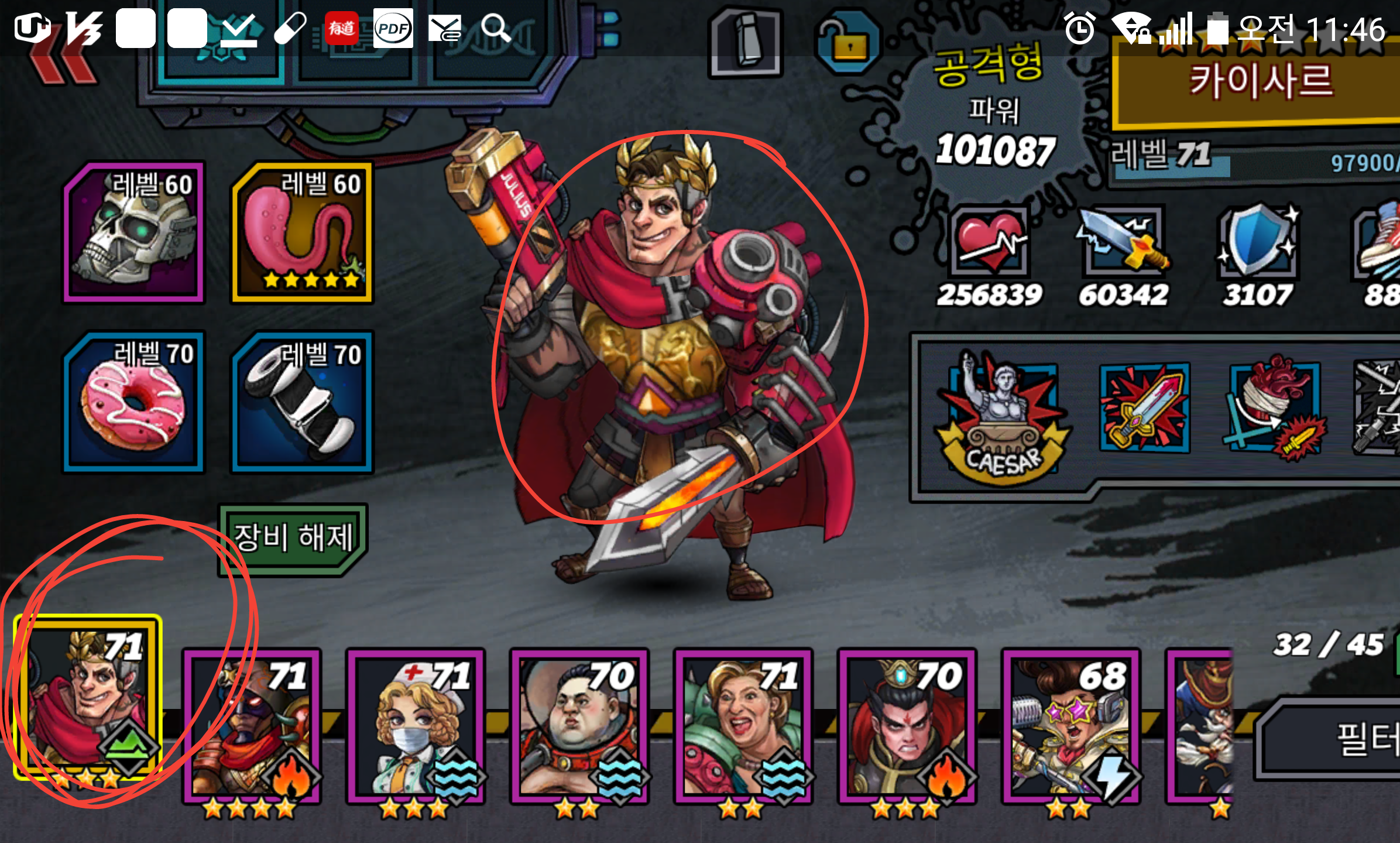Select the pink tentacle equipment slot
Viewport: 1400px width, 843px height.
pos(302,233)
